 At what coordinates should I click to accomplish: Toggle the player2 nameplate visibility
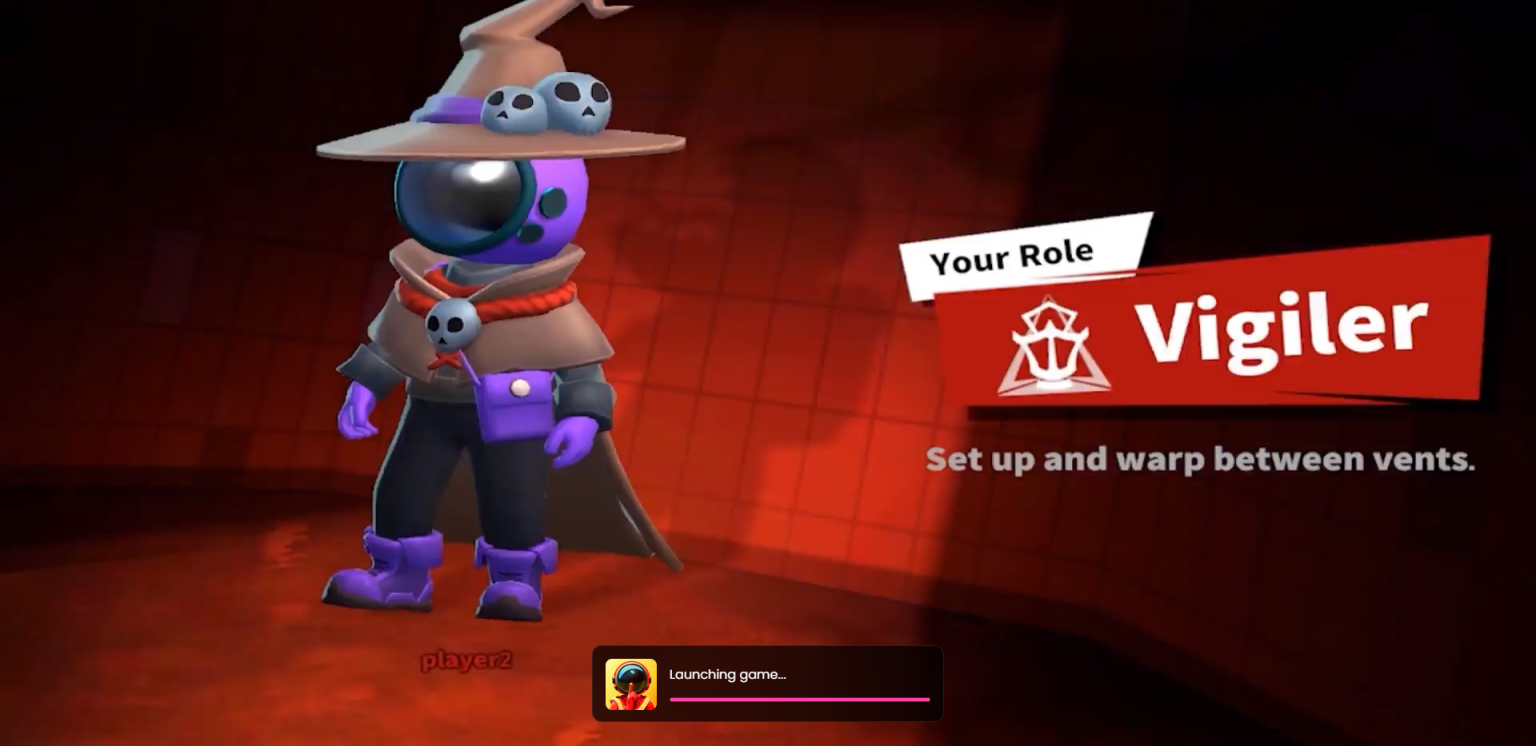pos(466,660)
